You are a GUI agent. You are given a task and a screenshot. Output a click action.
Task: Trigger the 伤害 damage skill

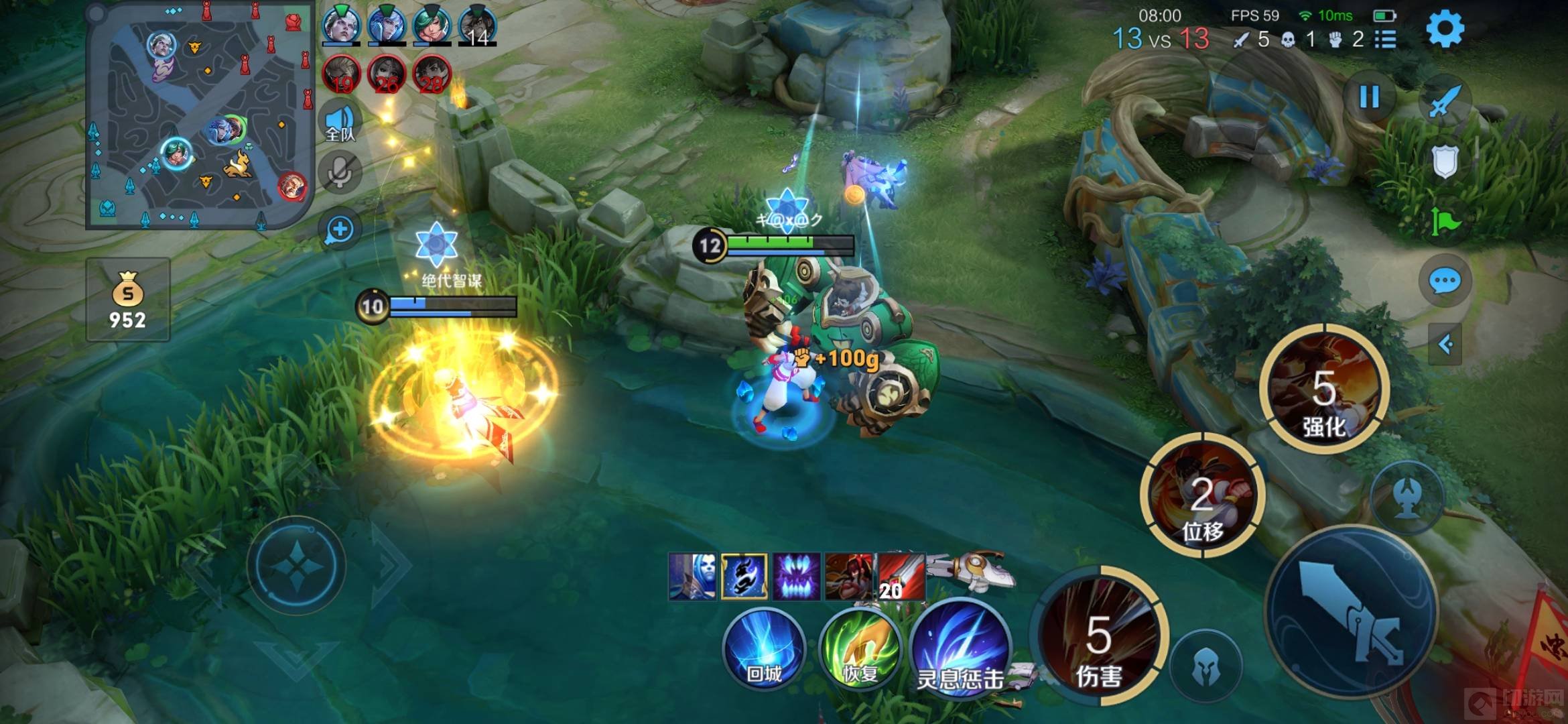(1099, 636)
